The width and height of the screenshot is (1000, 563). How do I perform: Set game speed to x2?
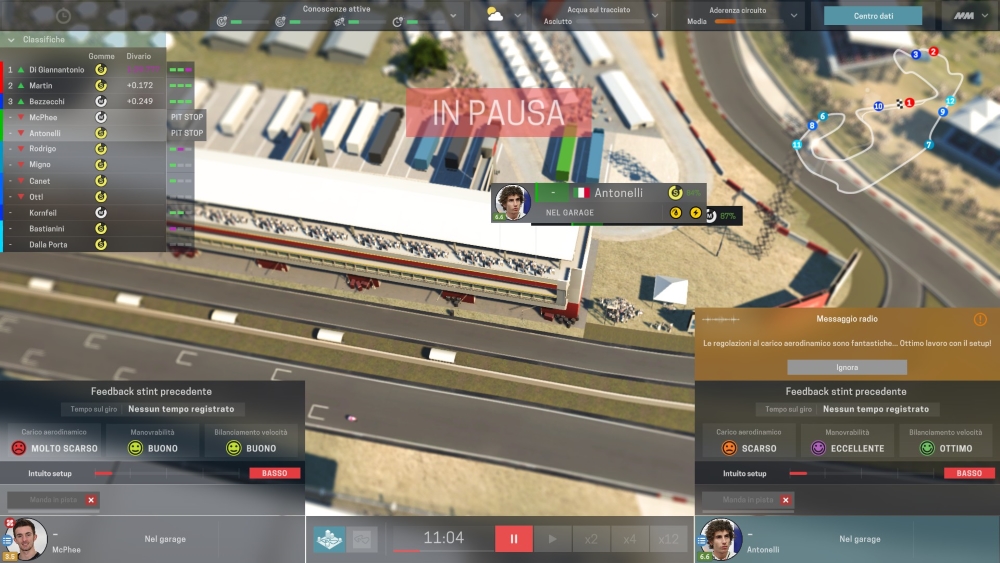click(591, 539)
